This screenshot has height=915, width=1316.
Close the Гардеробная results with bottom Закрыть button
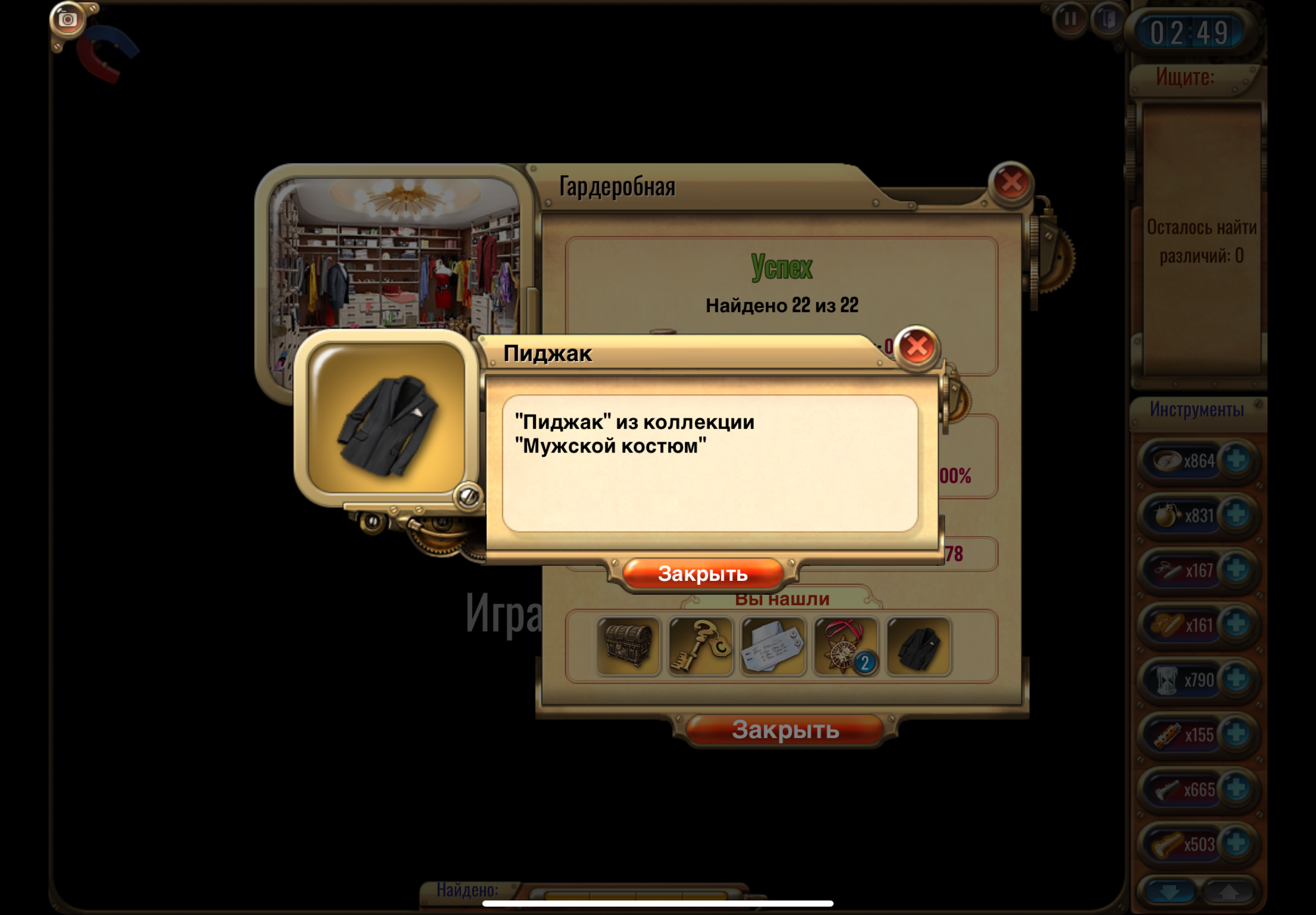[785, 730]
